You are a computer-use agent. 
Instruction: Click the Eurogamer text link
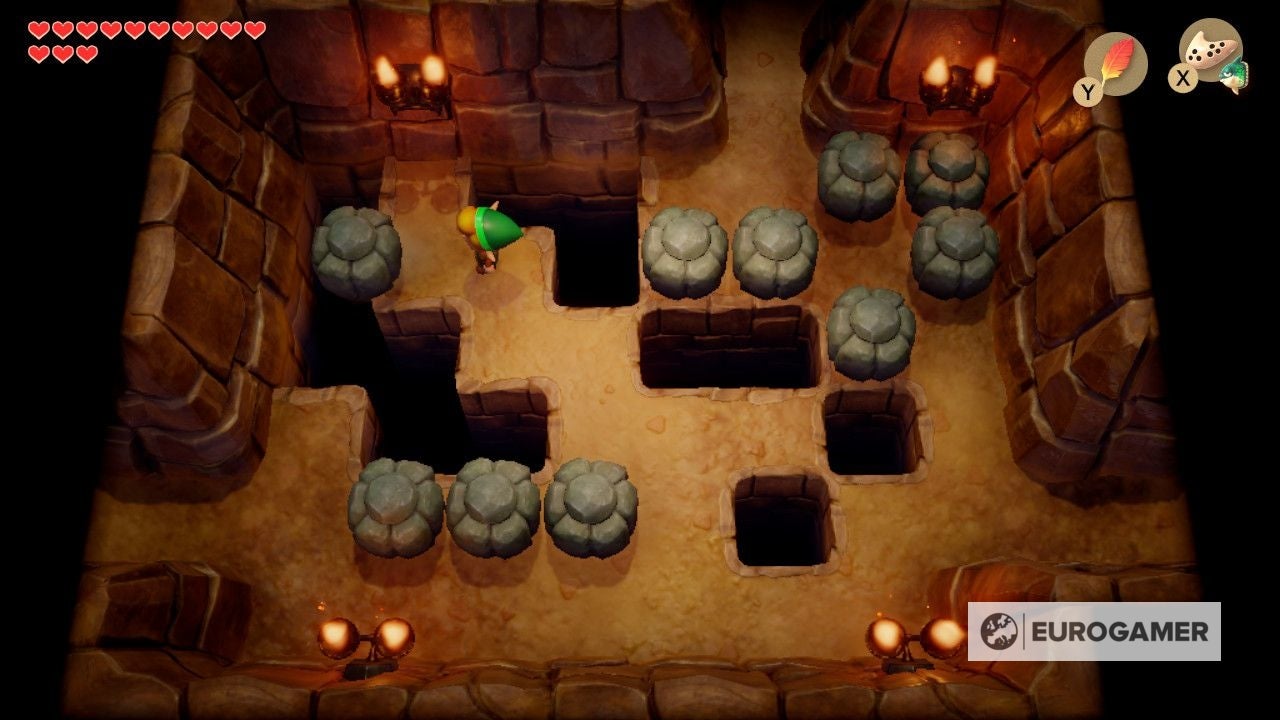click(x=1120, y=631)
